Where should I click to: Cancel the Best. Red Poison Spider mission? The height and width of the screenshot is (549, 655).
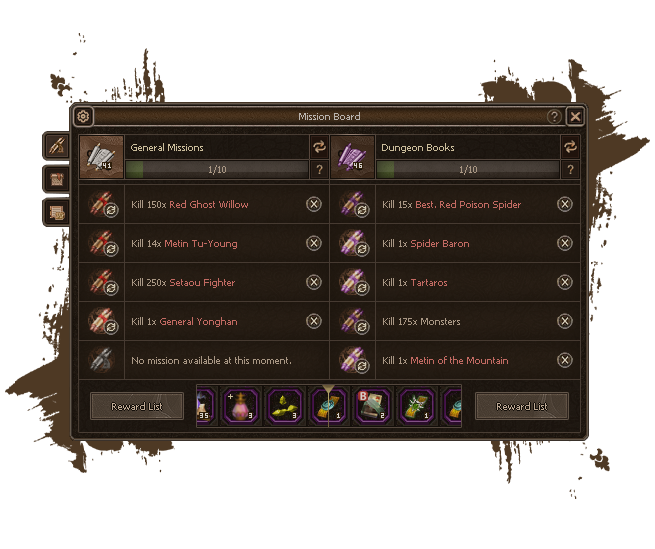click(565, 204)
